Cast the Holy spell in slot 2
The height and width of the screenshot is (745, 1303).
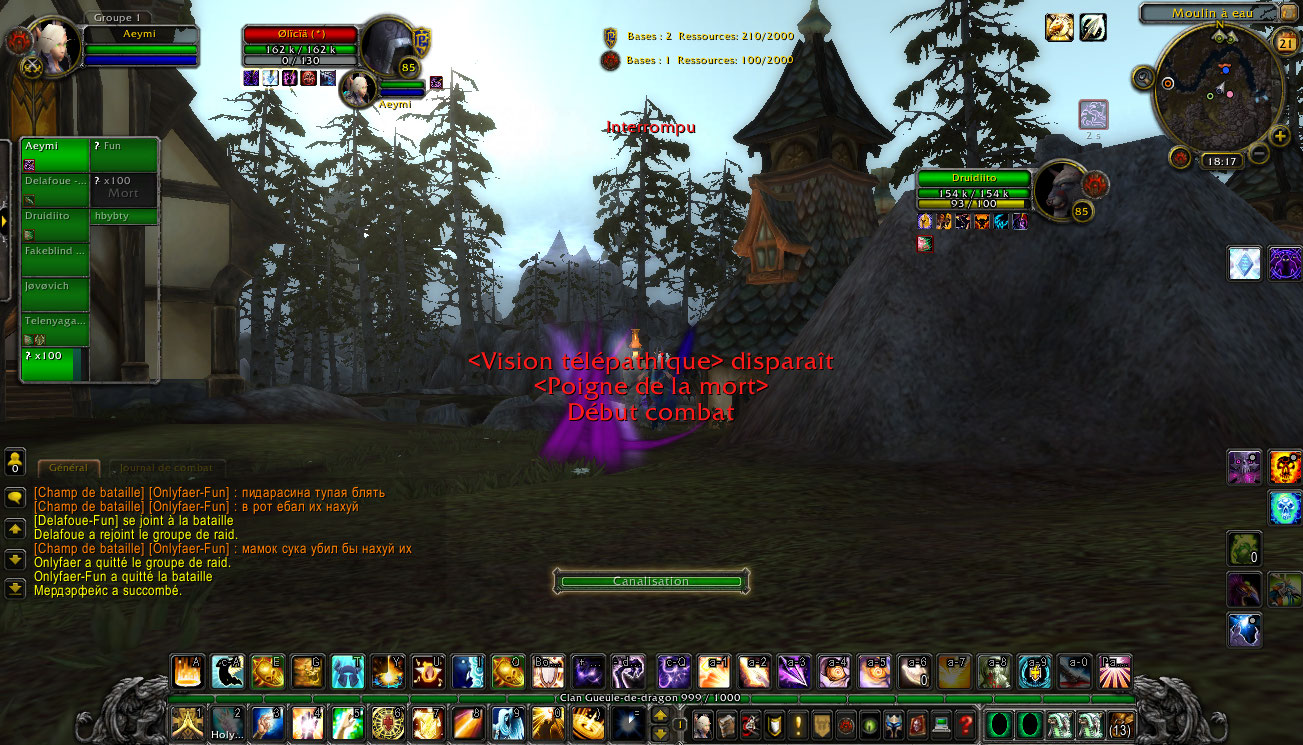(x=227, y=722)
